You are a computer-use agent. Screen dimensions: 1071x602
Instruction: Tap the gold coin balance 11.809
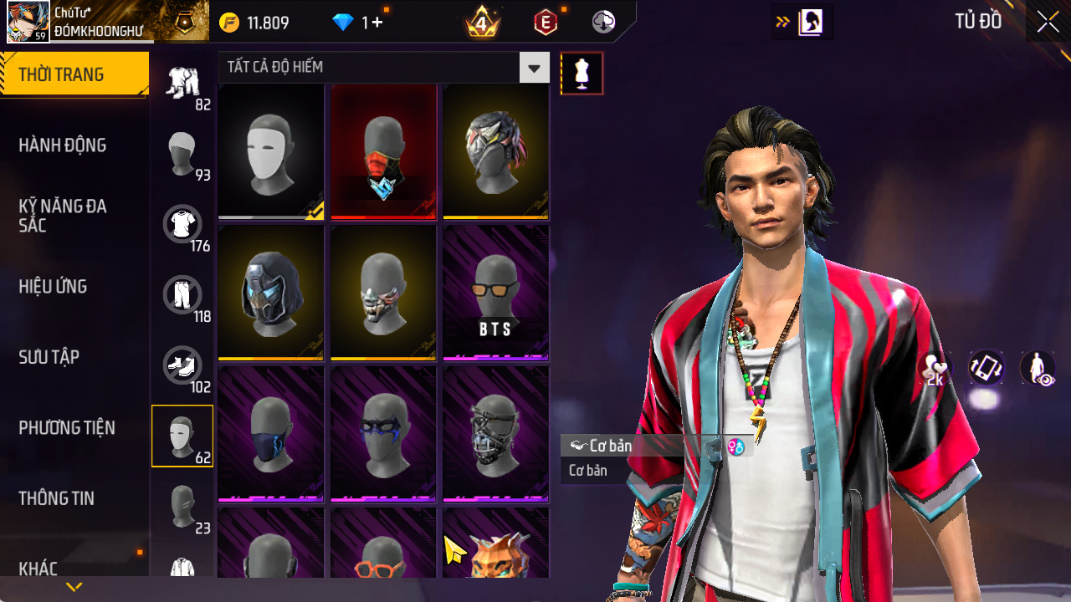point(255,22)
